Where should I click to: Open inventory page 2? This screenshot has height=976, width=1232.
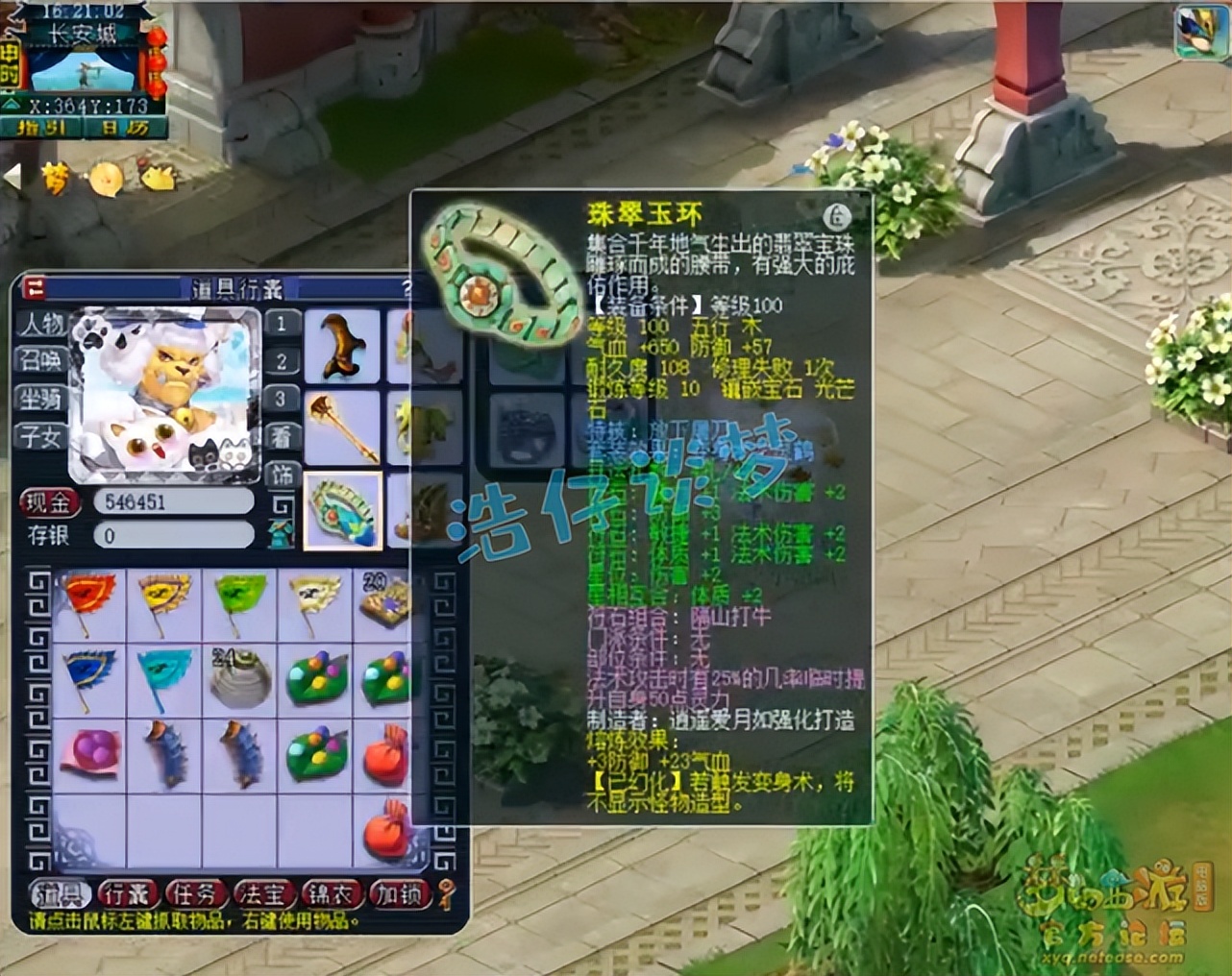(282, 362)
